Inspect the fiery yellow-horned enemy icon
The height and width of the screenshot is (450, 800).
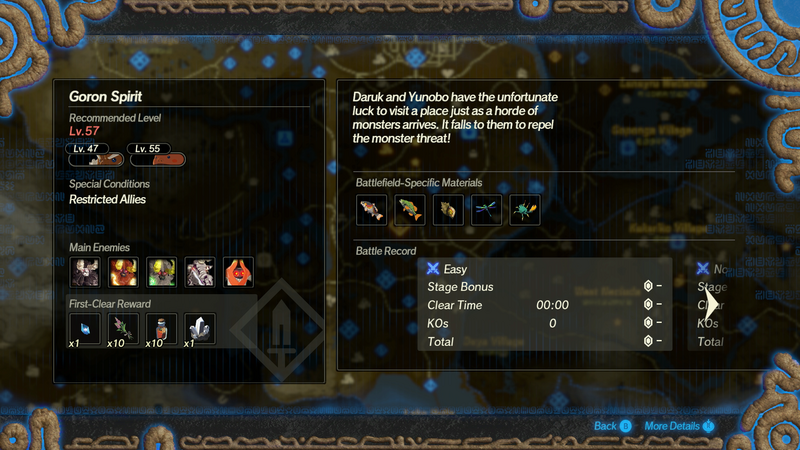pos(123,271)
